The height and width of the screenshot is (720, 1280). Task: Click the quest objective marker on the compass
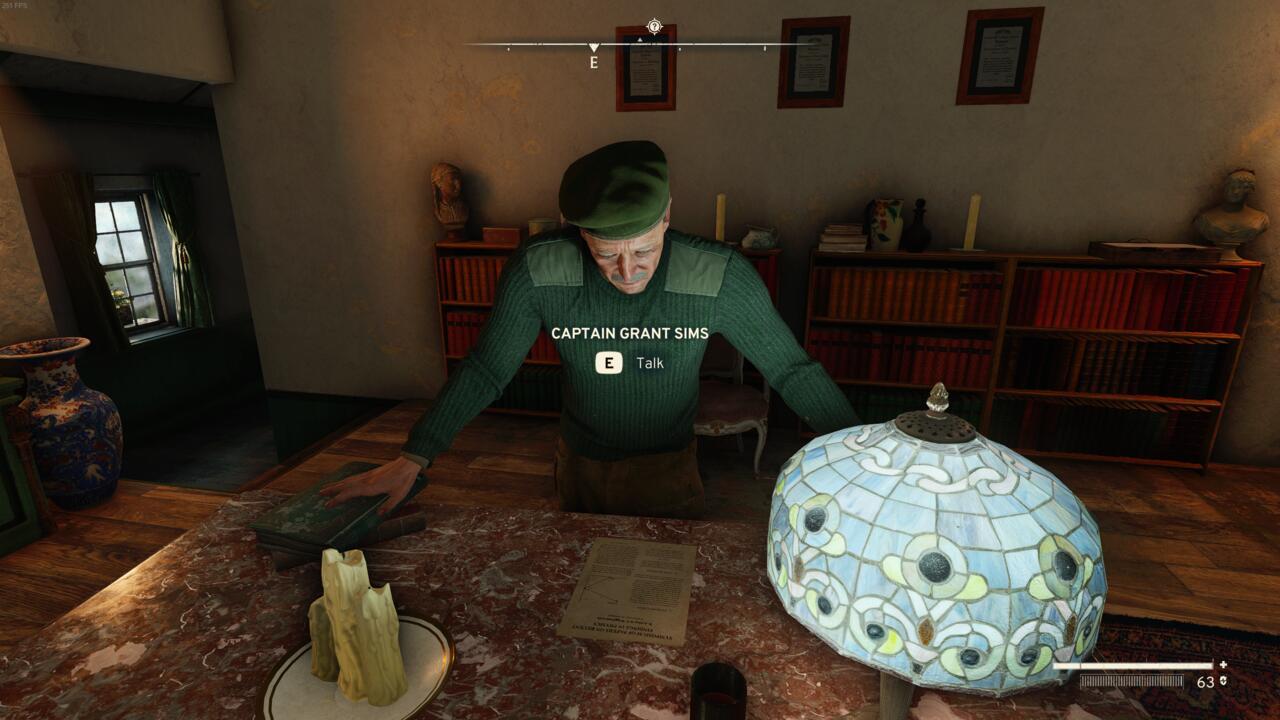click(x=656, y=27)
